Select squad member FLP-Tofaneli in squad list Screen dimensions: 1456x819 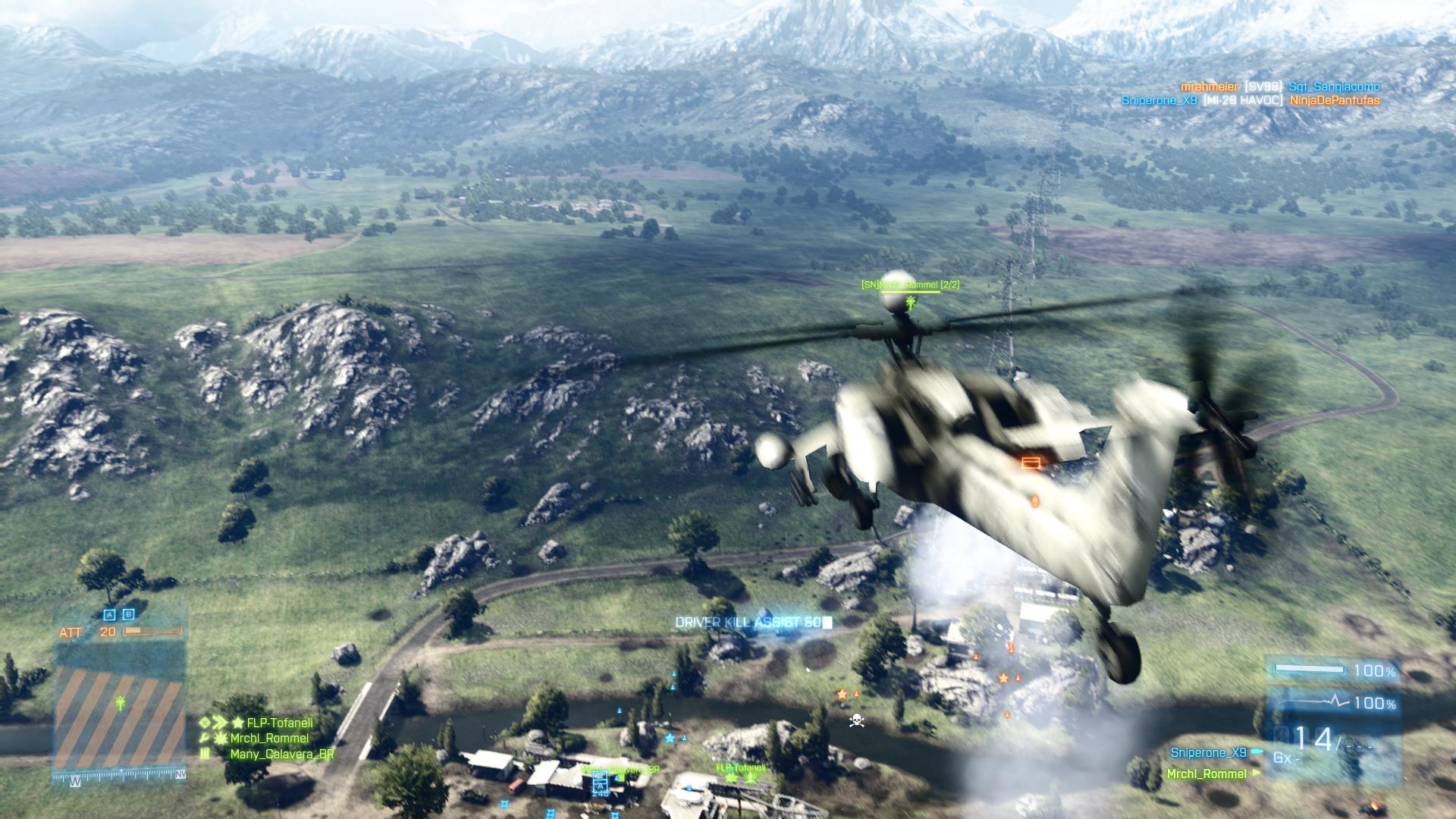click(x=279, y=723)
